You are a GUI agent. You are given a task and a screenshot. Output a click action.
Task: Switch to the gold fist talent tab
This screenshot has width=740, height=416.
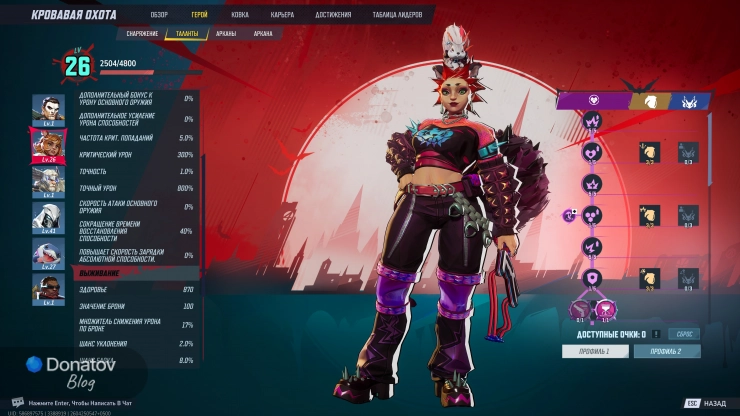point(648,100)
